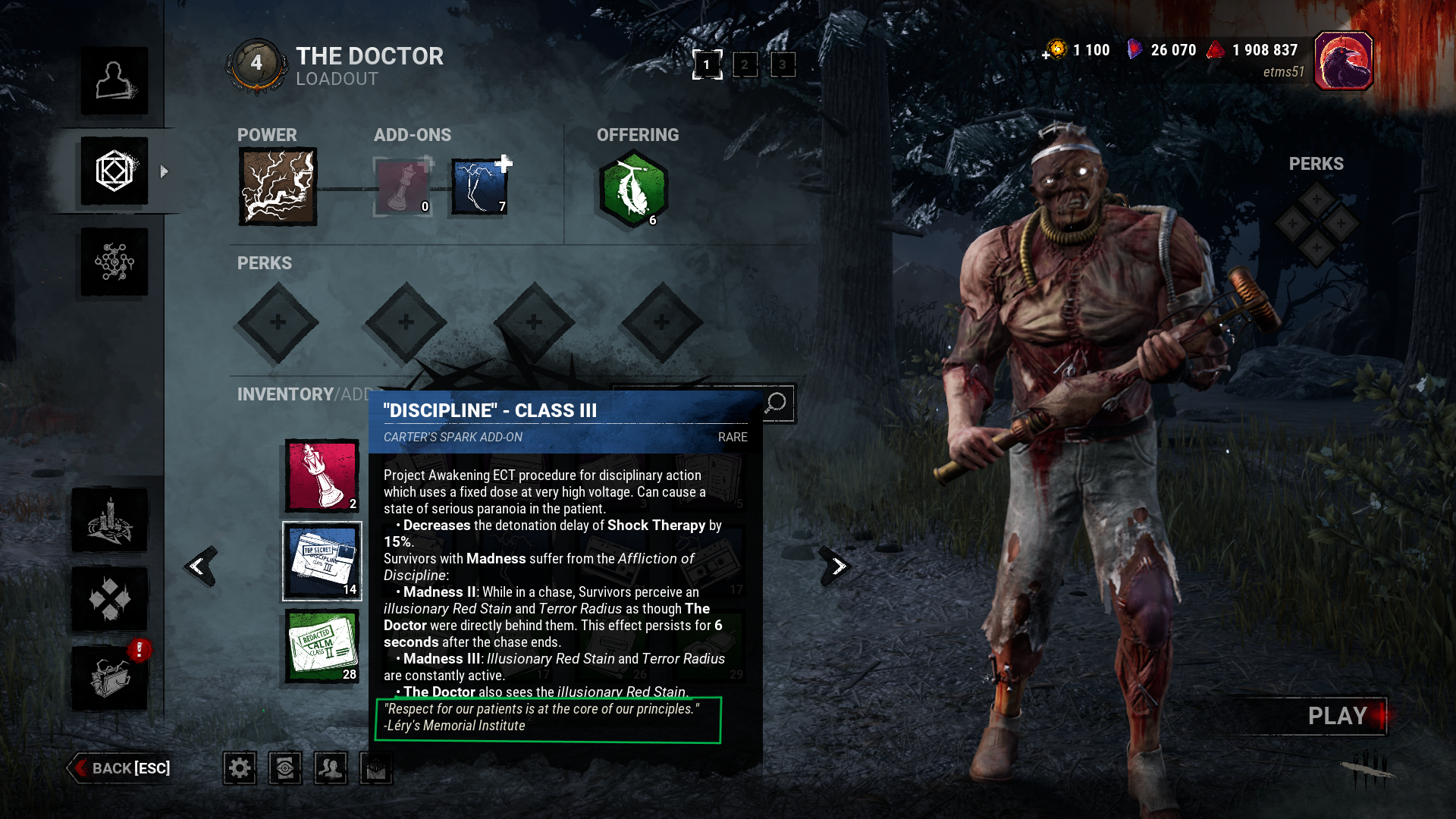Image resolution: width=1456 pixels, height=819 pixels.
Task: Open the settings gear icon
Action: coord(239,767)
